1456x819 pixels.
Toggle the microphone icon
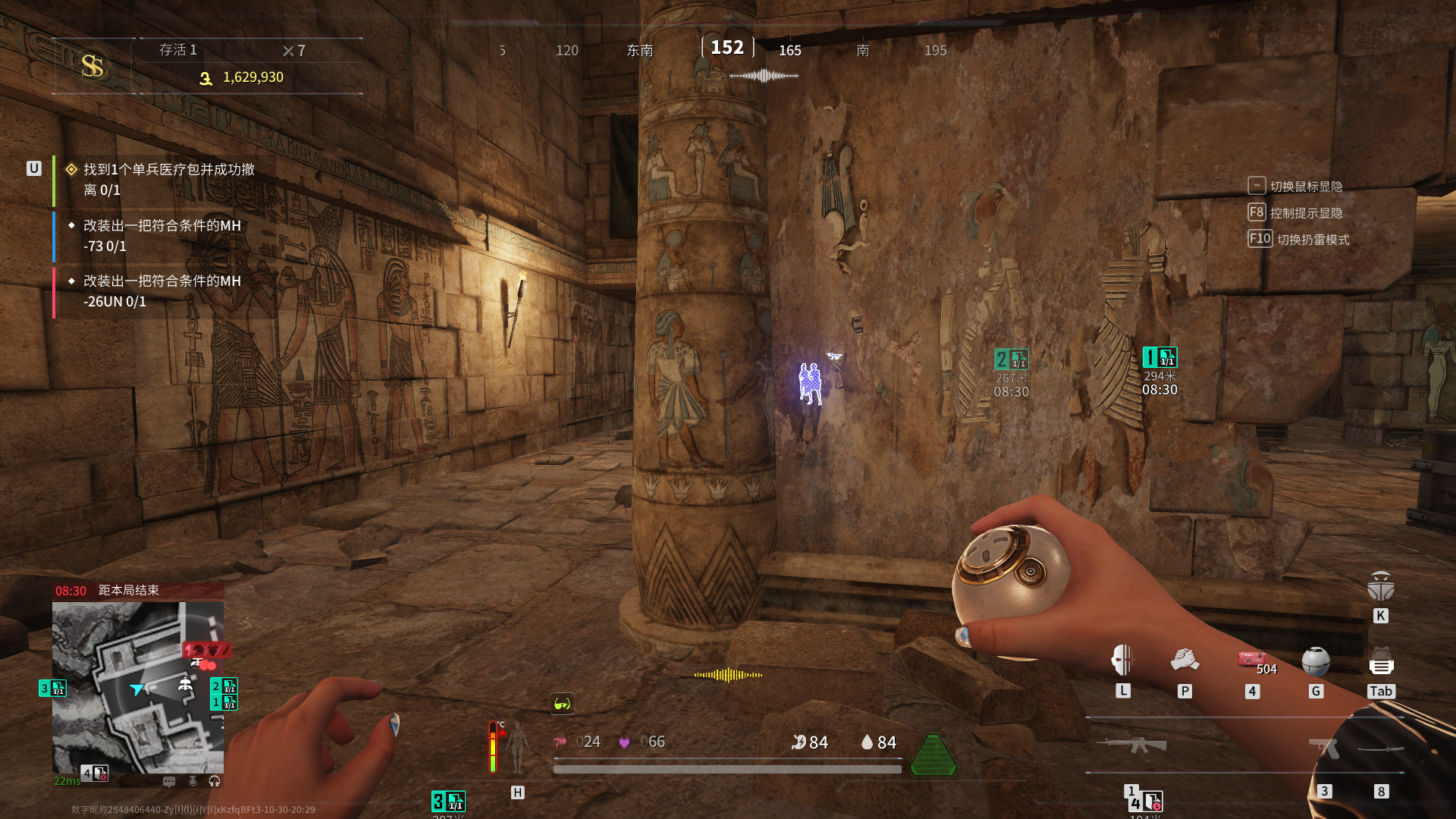[x=193, y=781]
